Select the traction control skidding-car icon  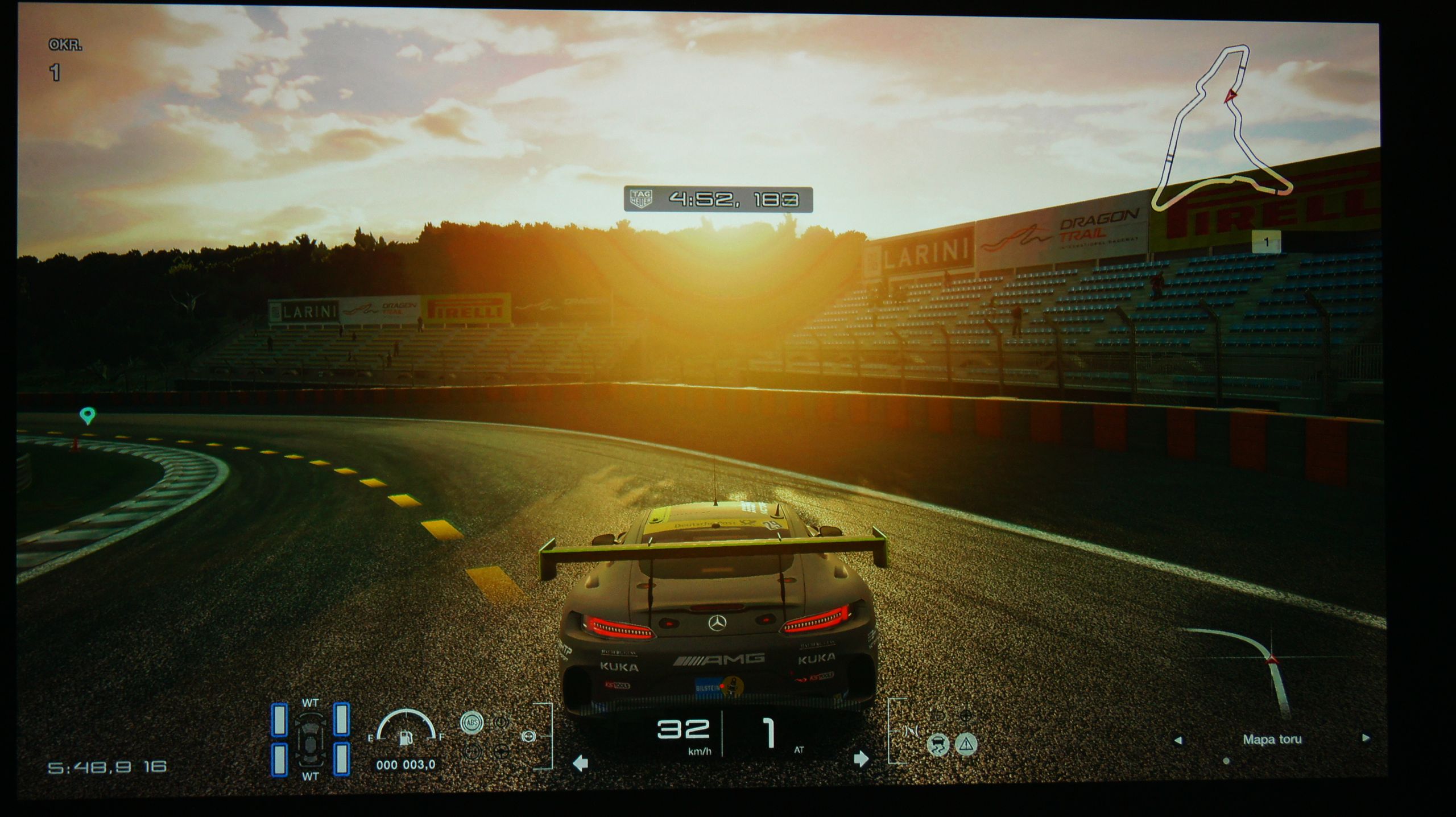[937, 744]
